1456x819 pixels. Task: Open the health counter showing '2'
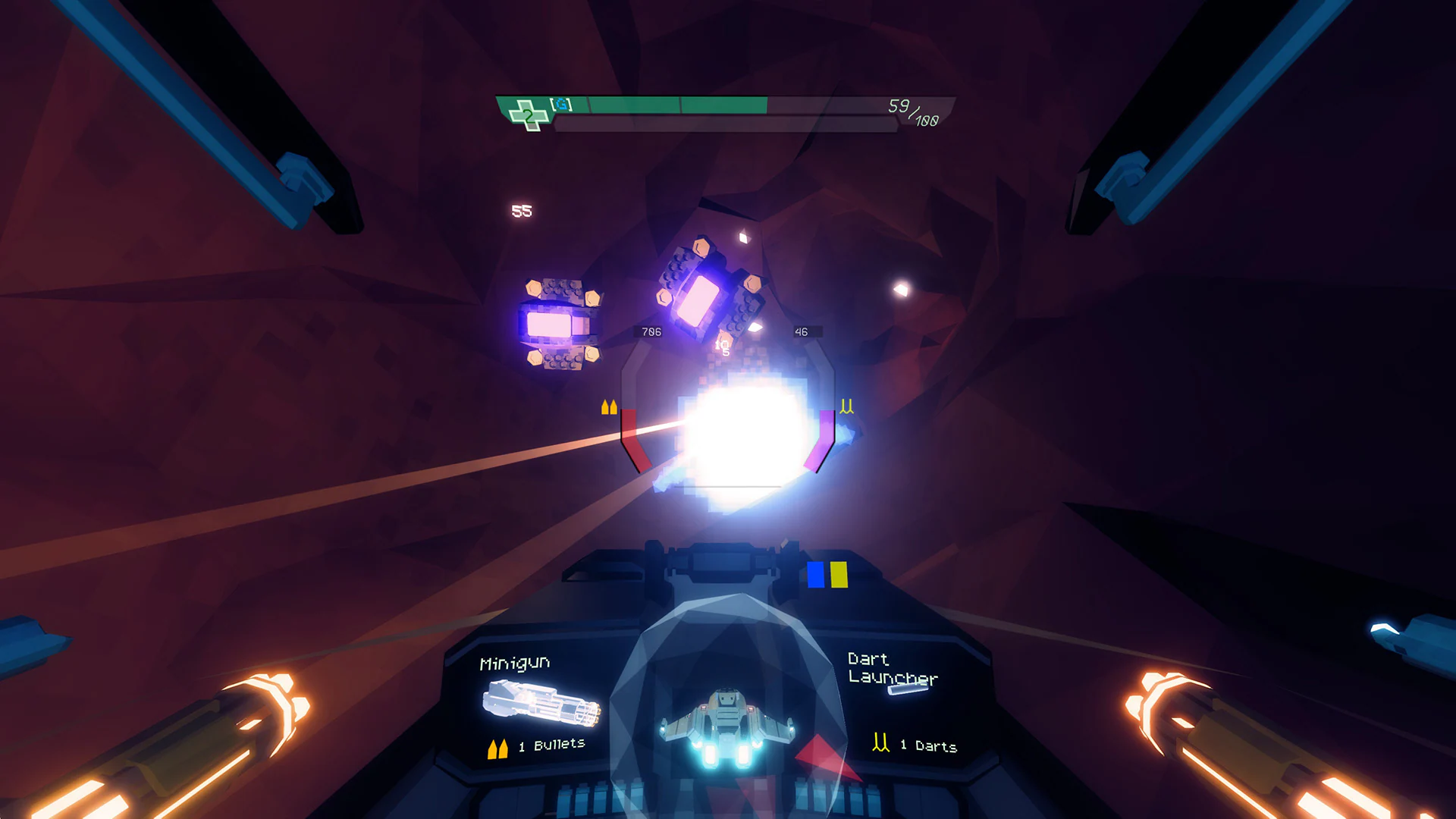529,117
